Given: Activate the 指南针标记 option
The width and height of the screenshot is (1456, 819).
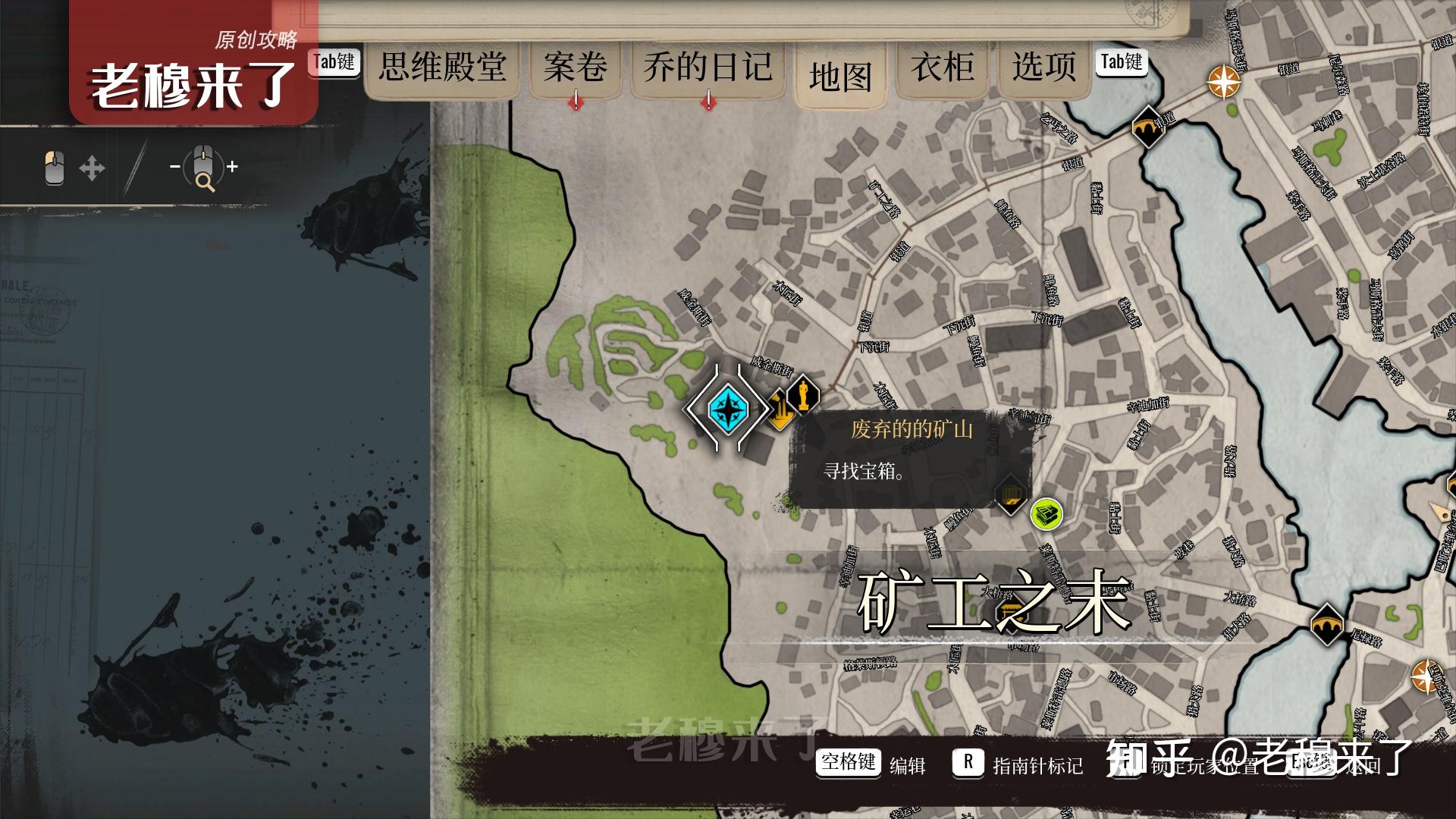Looking at the screenshot, I should [1037, 766].
